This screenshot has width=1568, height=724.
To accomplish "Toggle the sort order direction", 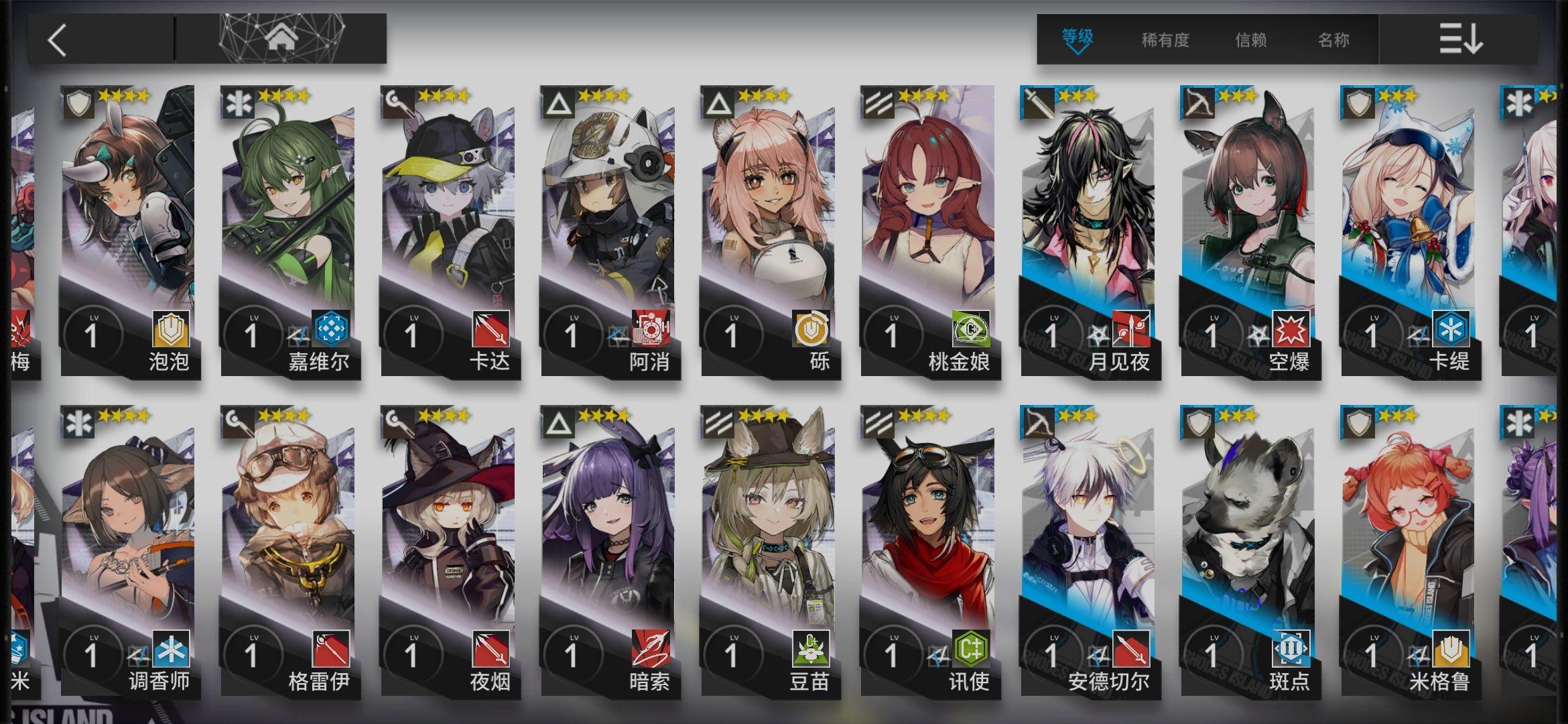I will [1461, 39].
